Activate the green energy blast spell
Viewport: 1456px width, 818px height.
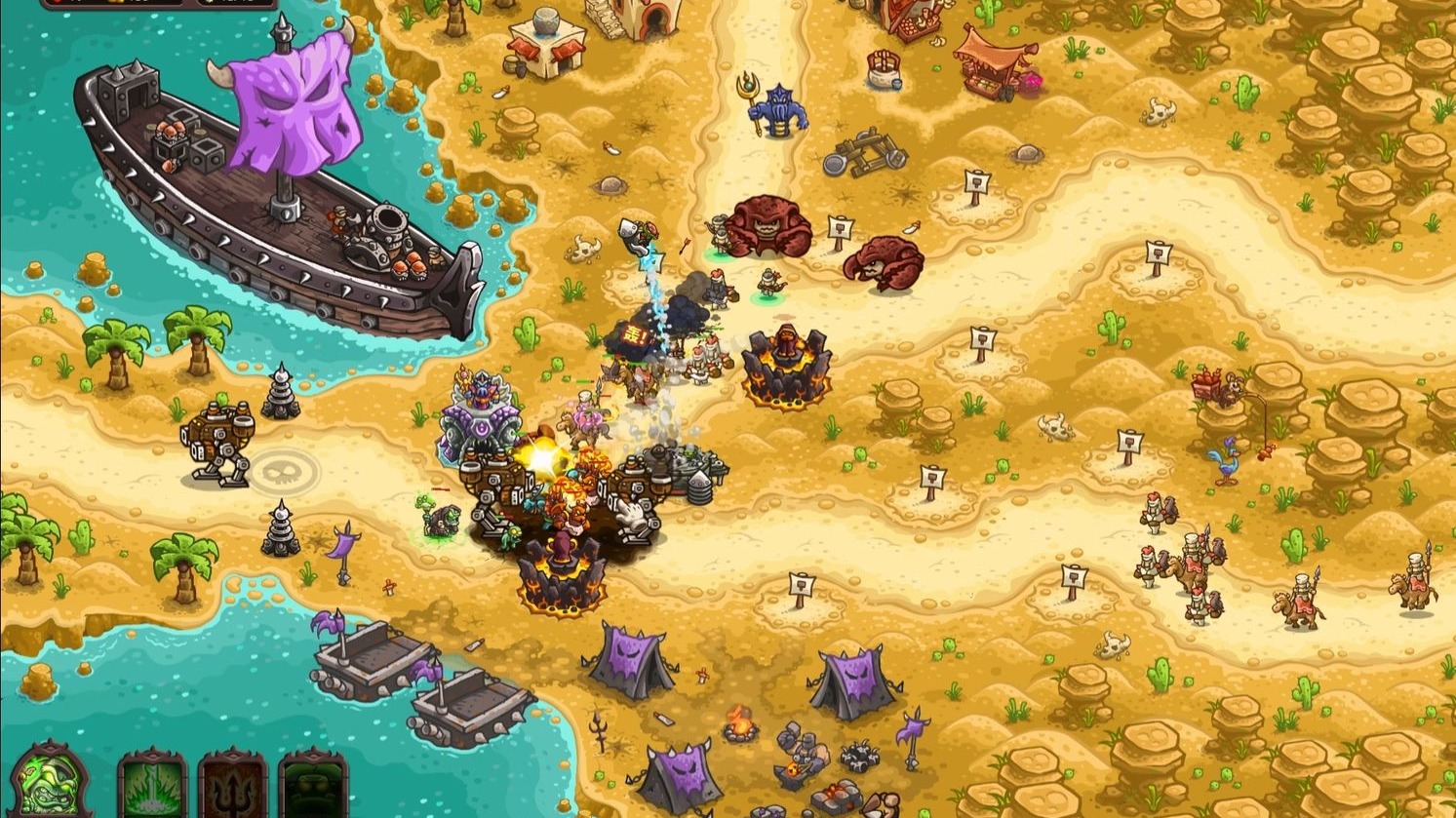tap(152, 788)
